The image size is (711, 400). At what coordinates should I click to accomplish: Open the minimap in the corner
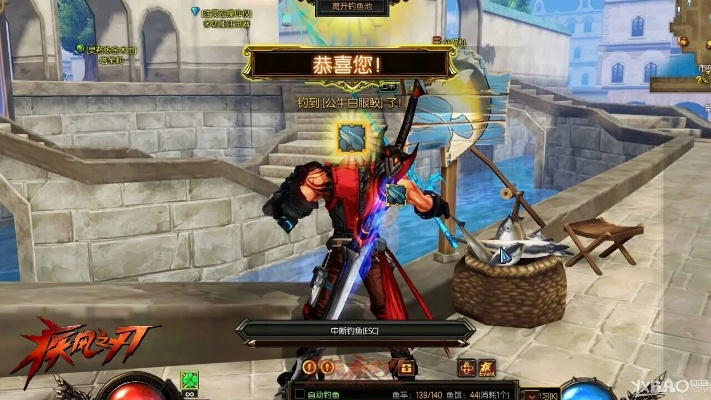coord(692,40)
